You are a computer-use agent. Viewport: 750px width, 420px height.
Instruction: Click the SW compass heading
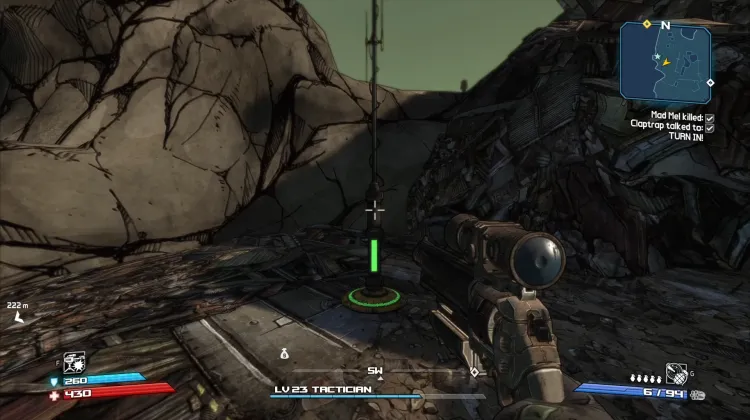tap(375, 370)
